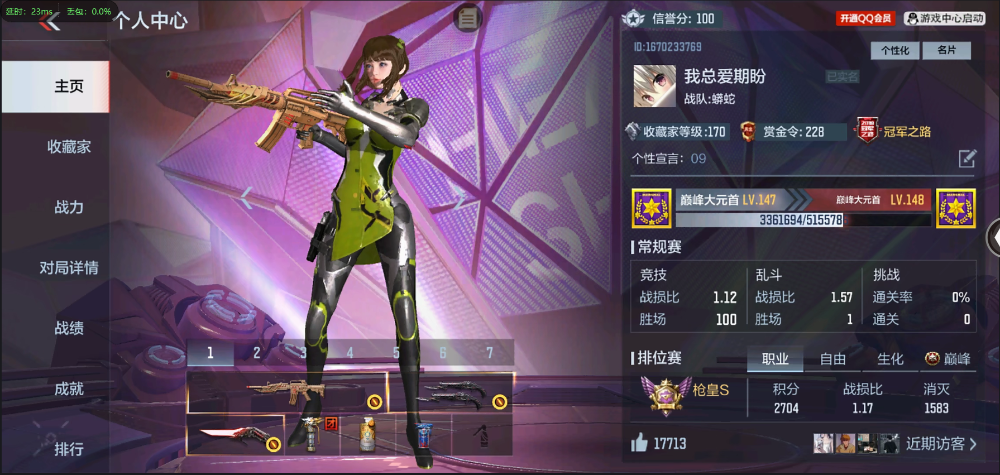Open the 成就 achievements page
Screen dimensions: 1000x475
tap(69, 388)
